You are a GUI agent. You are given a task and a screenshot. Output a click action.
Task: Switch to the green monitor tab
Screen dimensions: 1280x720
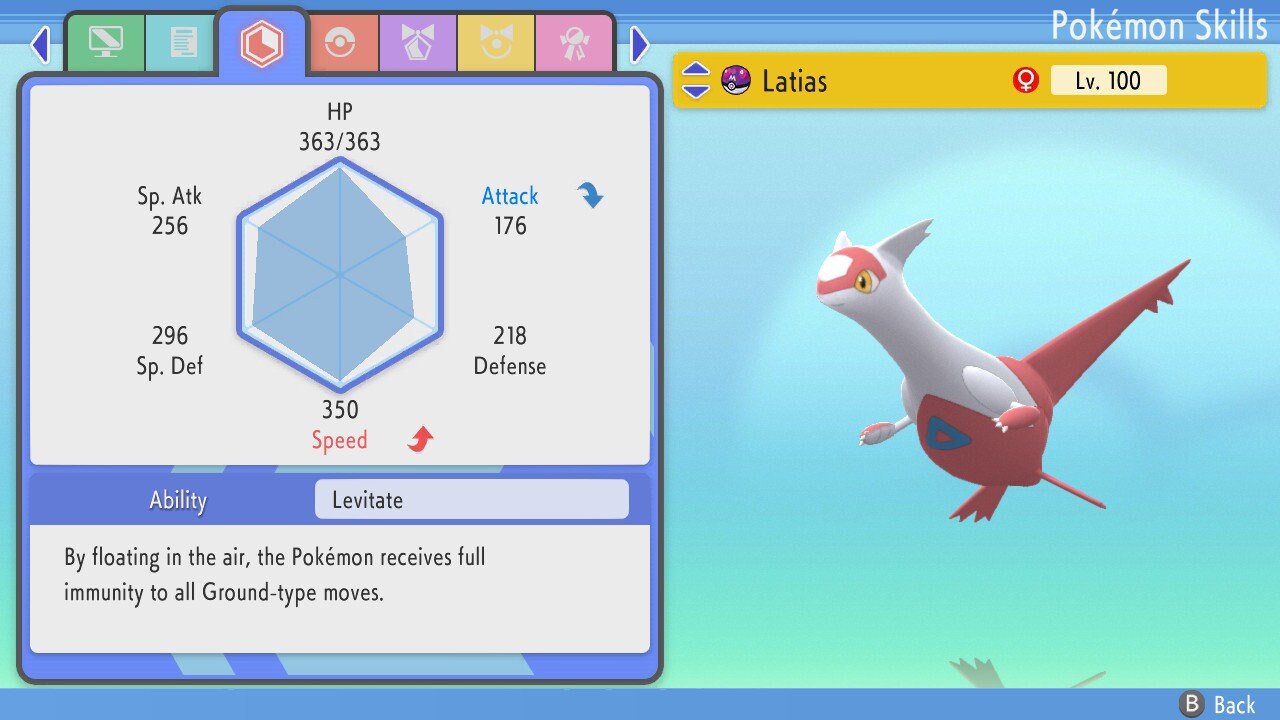point(105,43)
